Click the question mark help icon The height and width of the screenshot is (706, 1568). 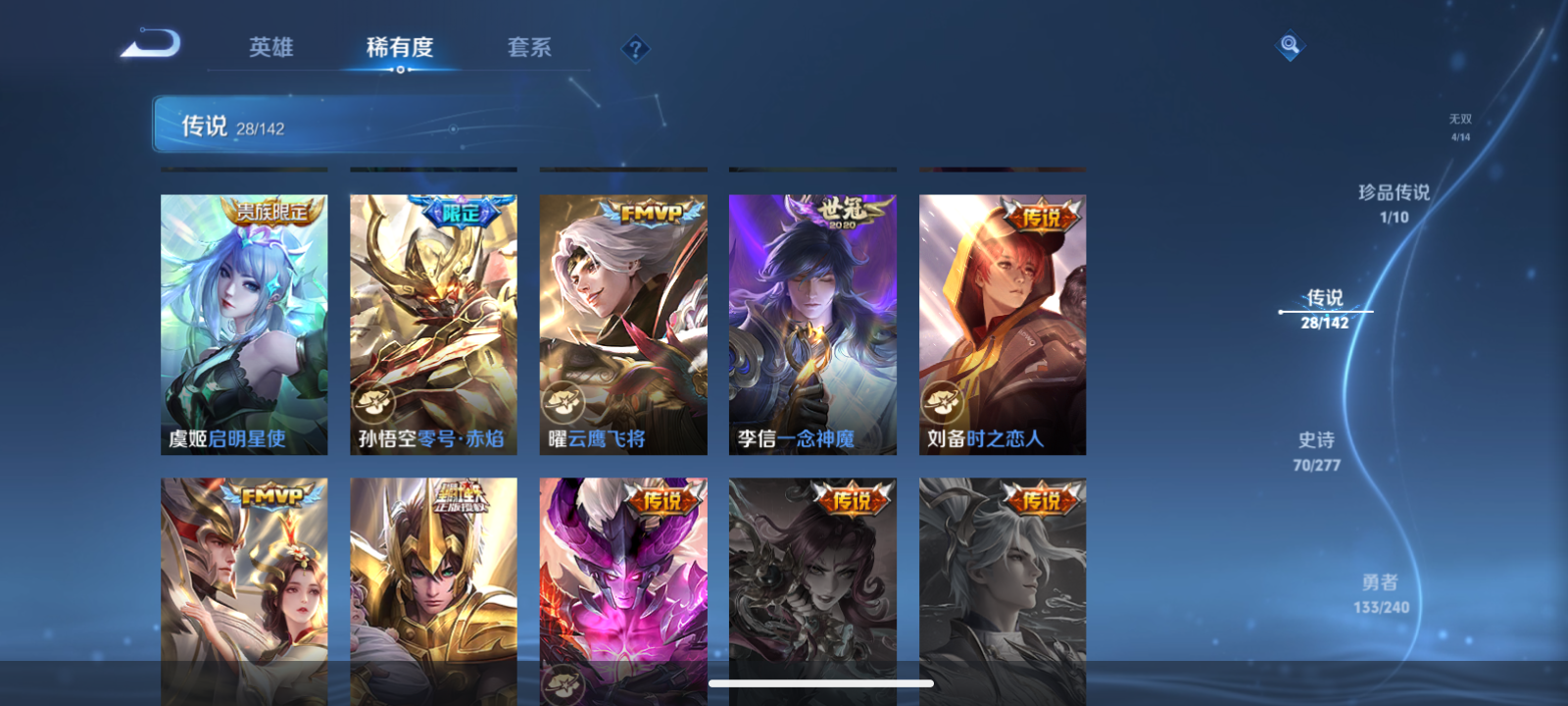tap(635, 49)
